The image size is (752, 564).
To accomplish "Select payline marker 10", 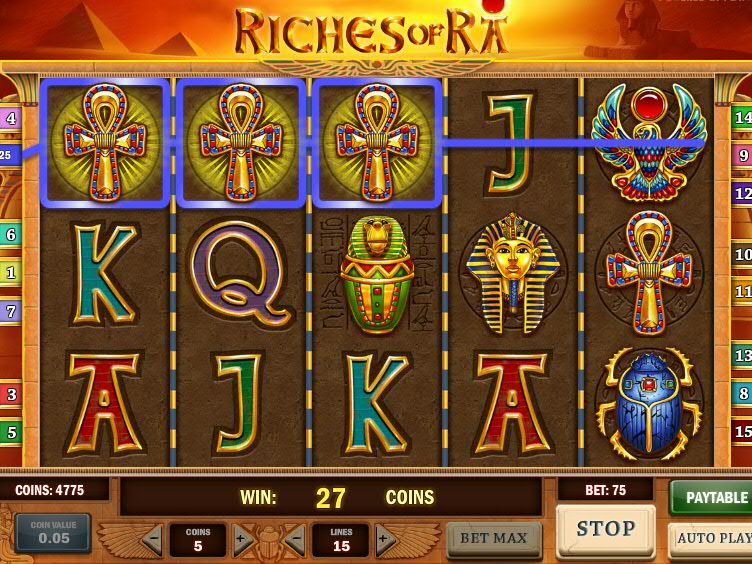I will [x=742, y=254].
